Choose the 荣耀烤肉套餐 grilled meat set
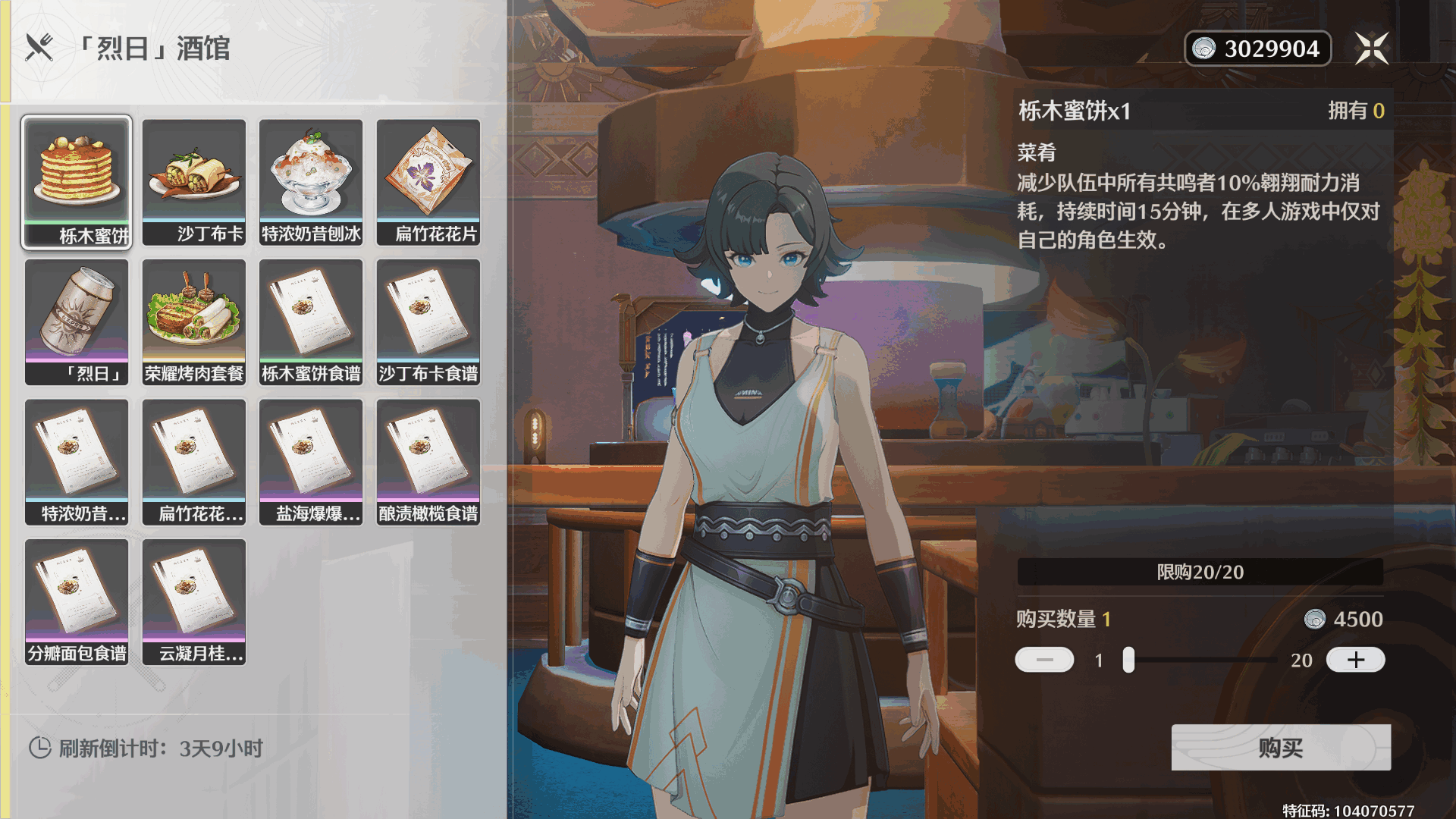1456x819 pixels. pos(194,322)
